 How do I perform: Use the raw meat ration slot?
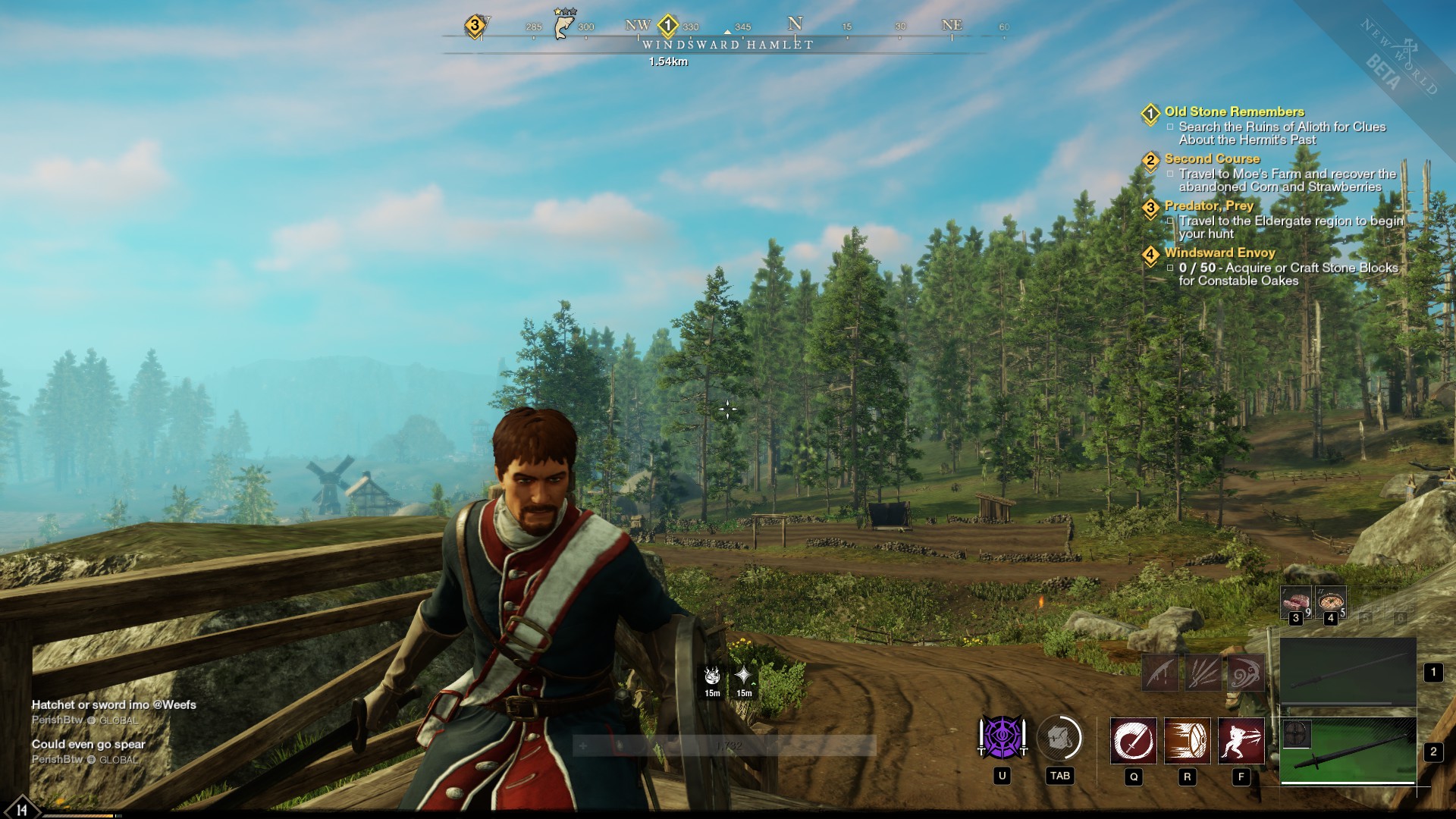(1295, 602)
